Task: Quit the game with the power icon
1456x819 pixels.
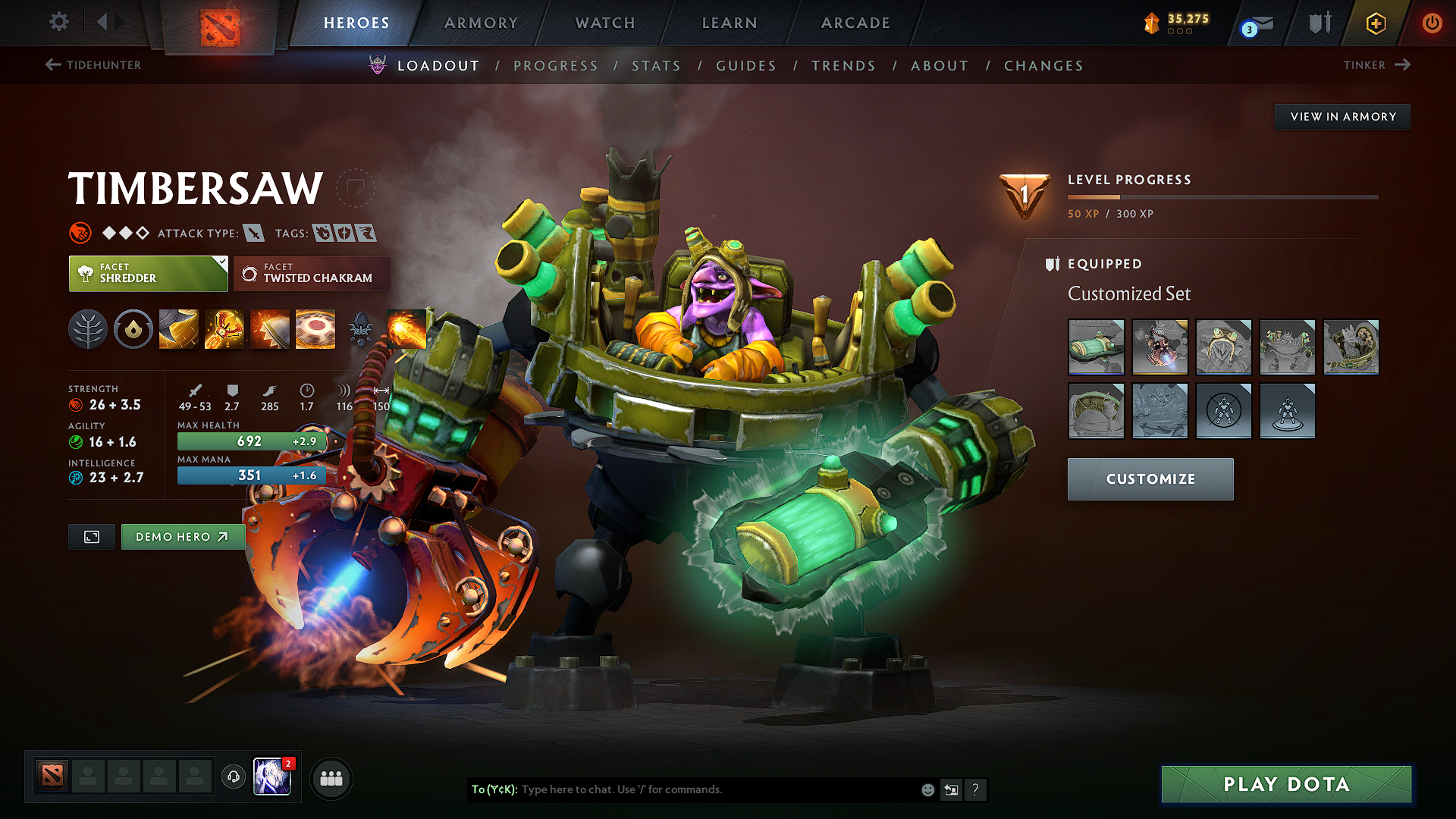Action: [x=1432, y=23]
